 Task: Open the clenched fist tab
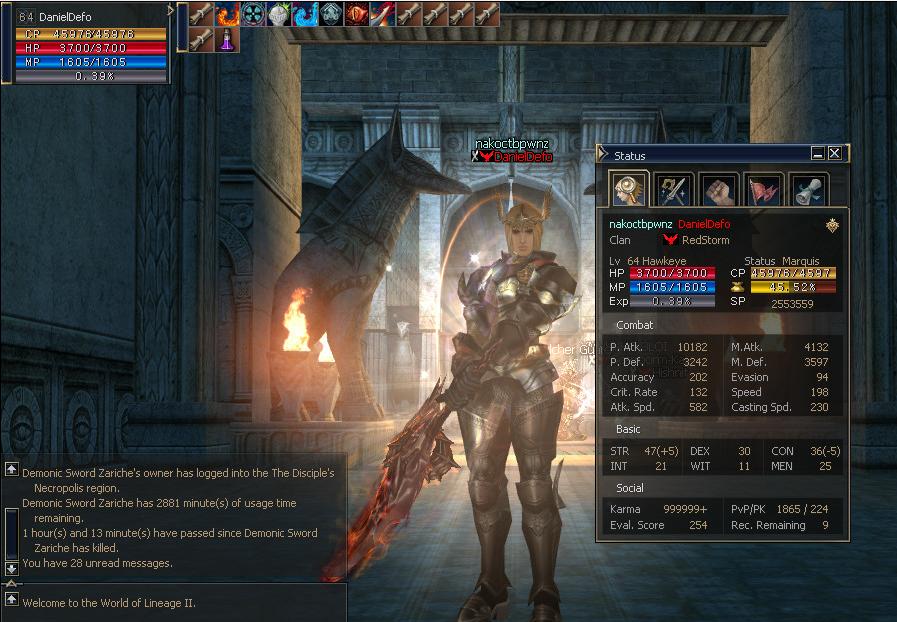tap(718, 189)
